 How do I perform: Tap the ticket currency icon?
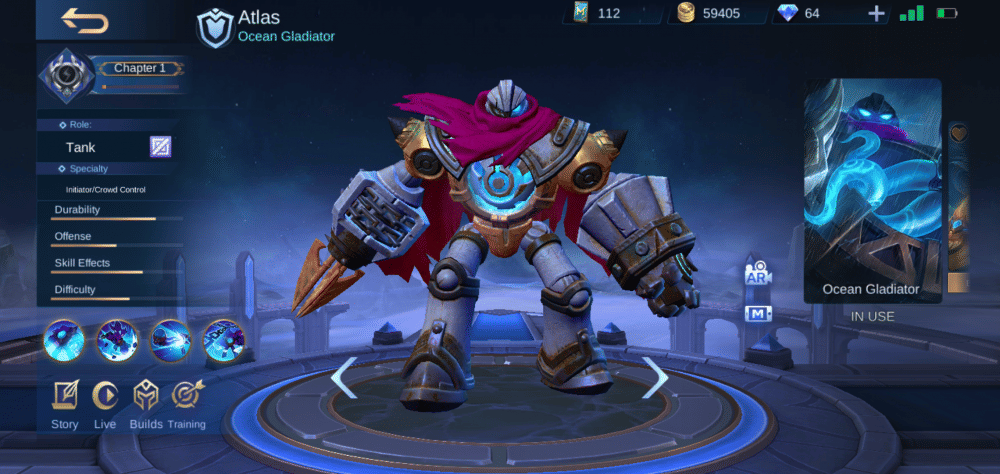point(581,13)
